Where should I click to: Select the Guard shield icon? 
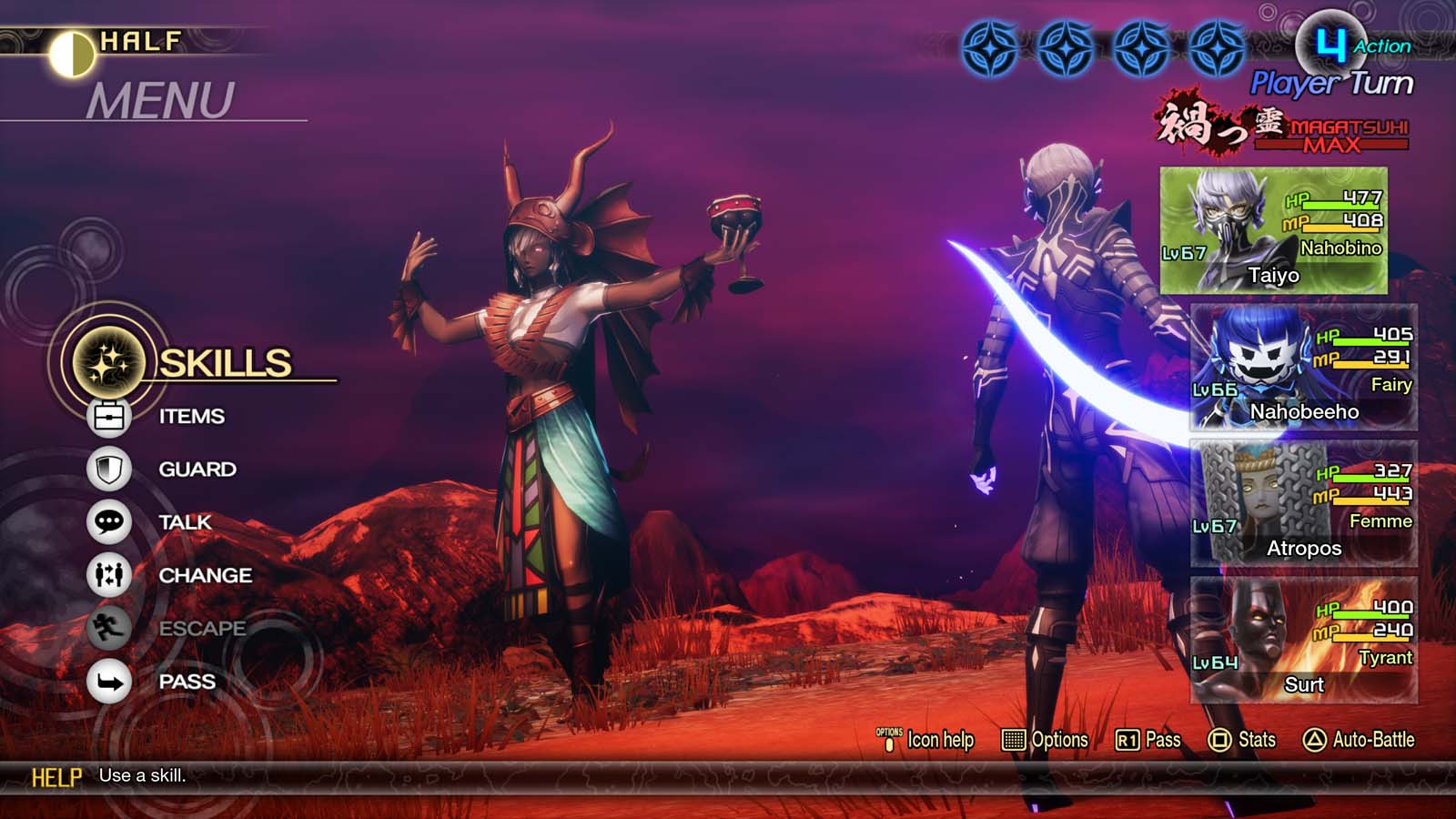click(108, 469)
